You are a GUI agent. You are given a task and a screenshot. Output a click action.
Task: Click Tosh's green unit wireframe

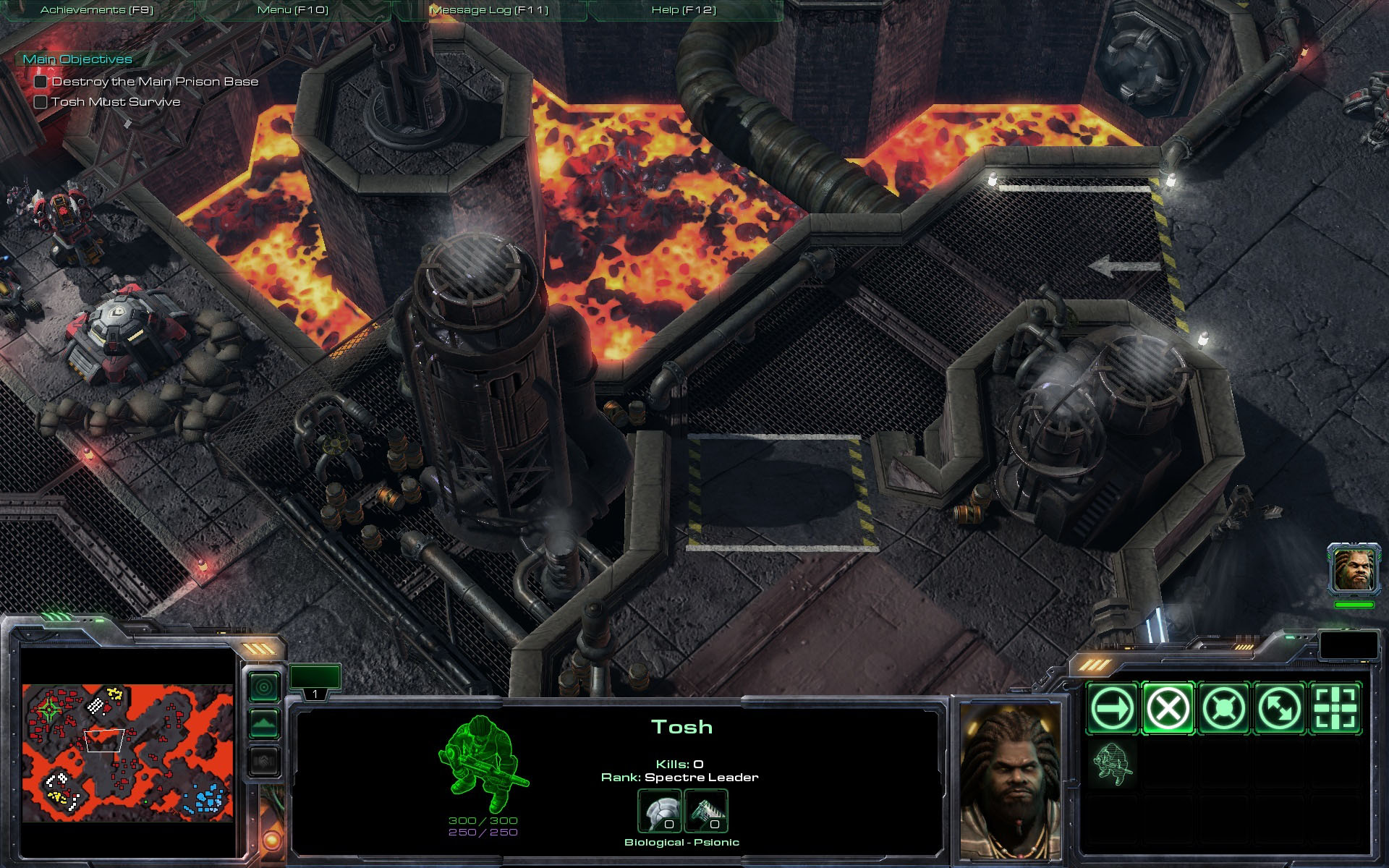pyautogui.click(x=483, y=764)
